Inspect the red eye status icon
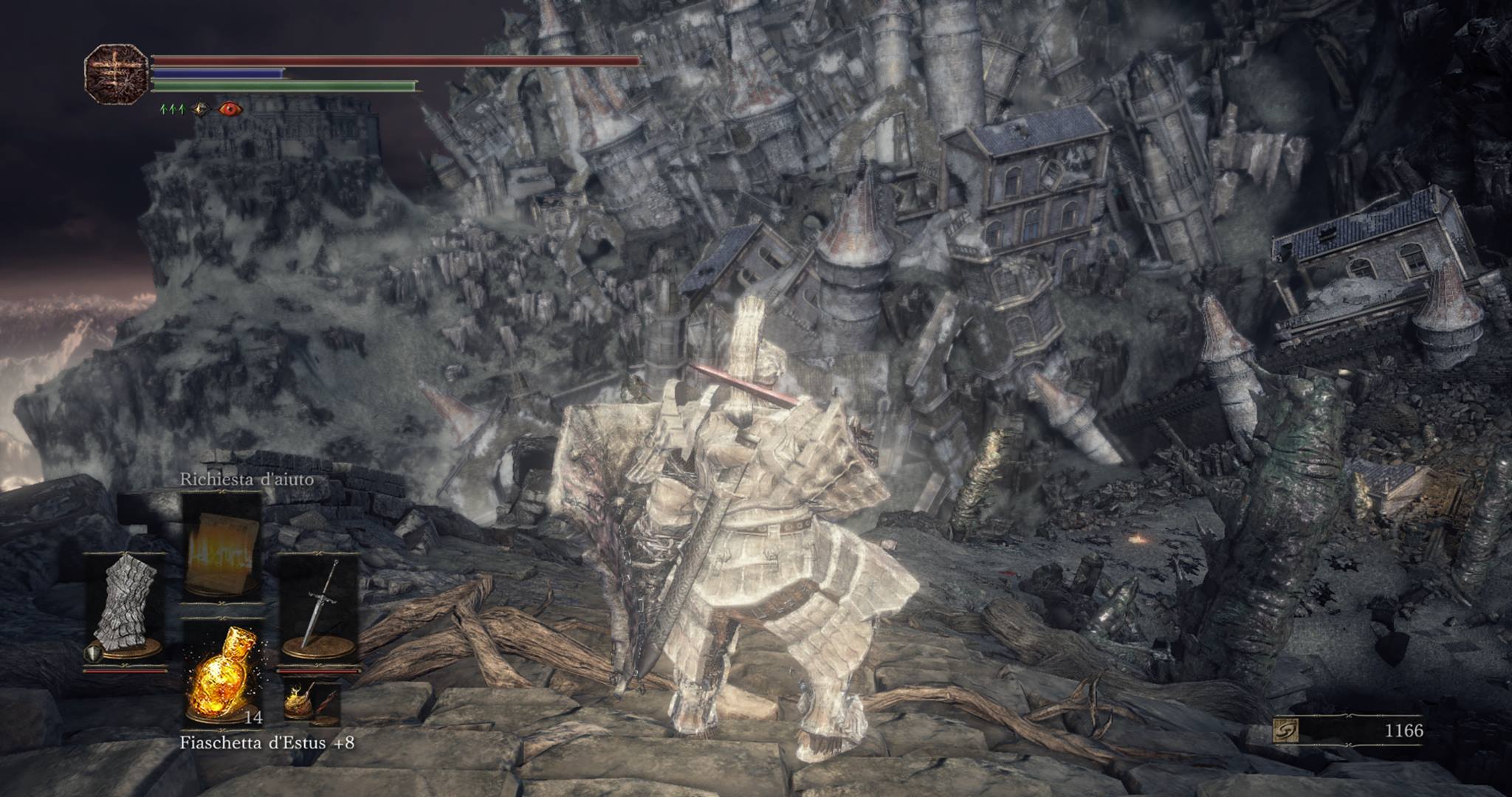Image resolution: width=1512 pixels, height=797 pixels. coord(230,109)
